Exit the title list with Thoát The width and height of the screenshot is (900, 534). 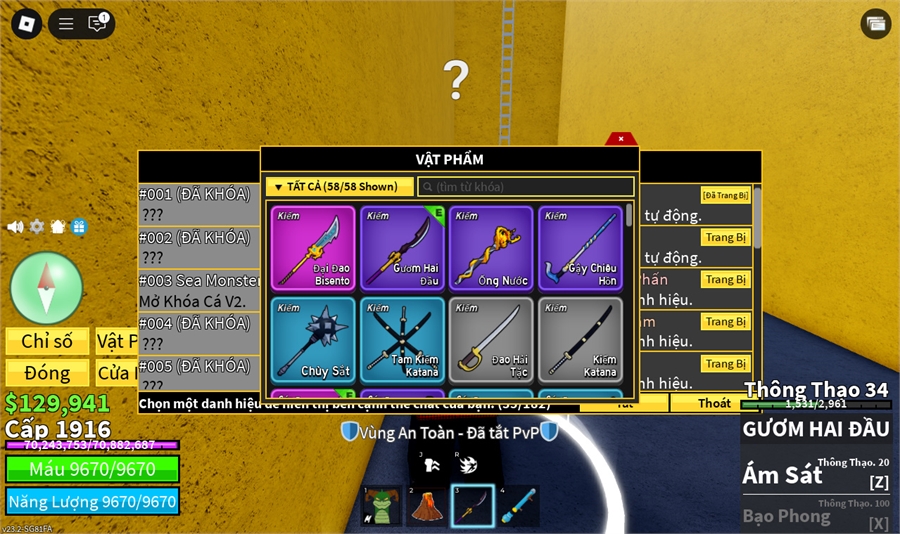pos(714,403)
